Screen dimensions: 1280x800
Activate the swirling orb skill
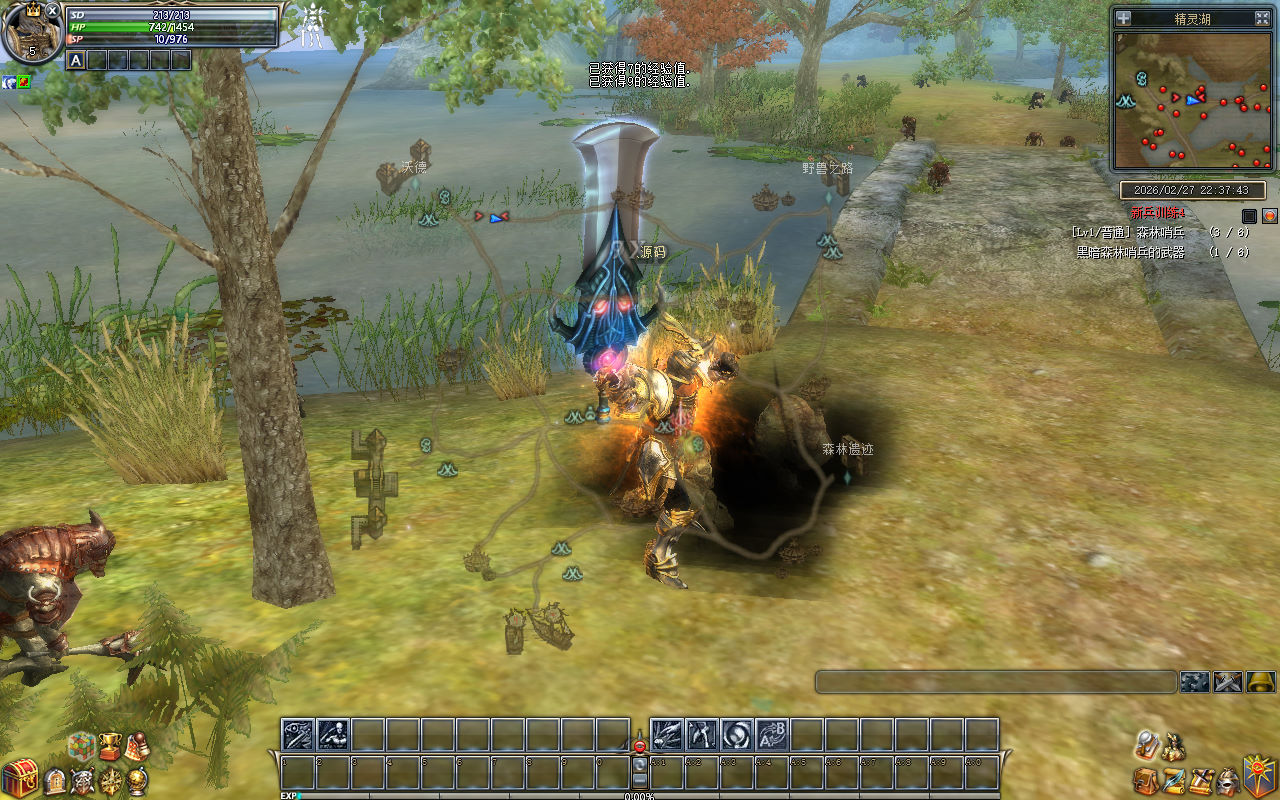pyautogui.click(x=737, y=735)
